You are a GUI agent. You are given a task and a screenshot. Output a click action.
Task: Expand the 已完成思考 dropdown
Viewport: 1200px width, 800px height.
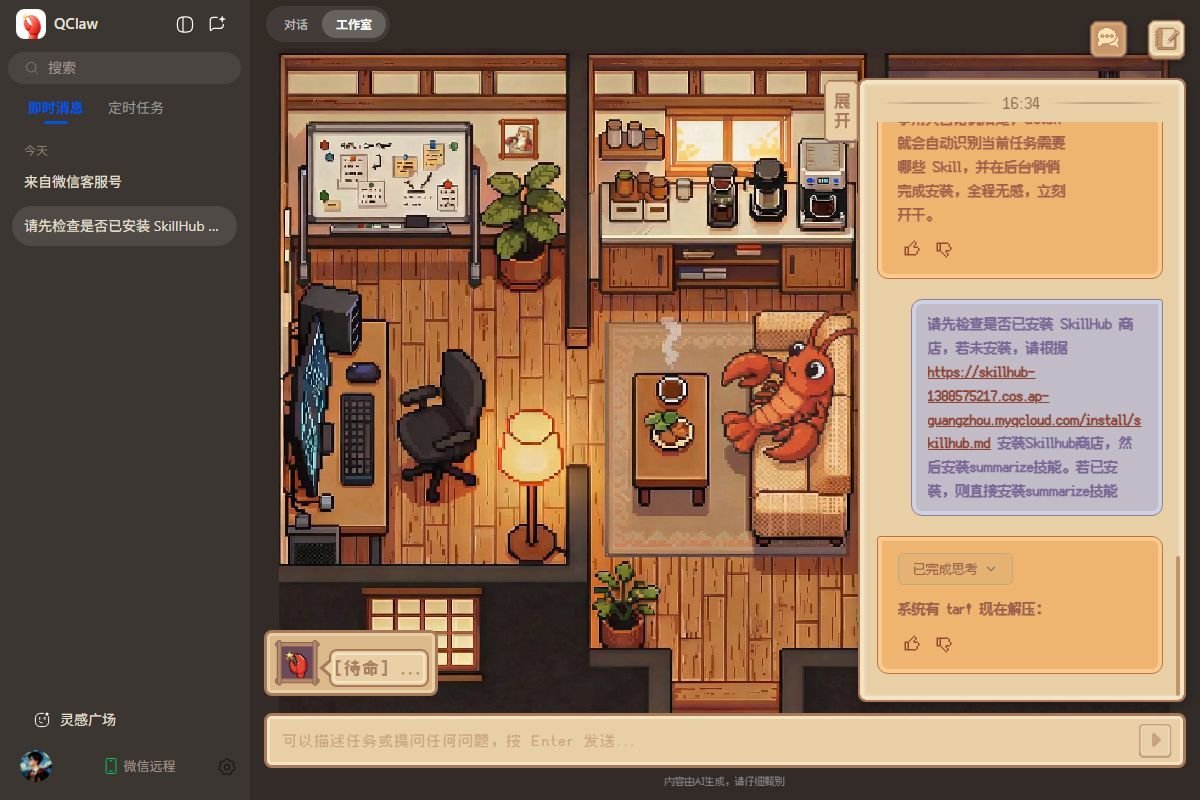[x=954, y=569]
